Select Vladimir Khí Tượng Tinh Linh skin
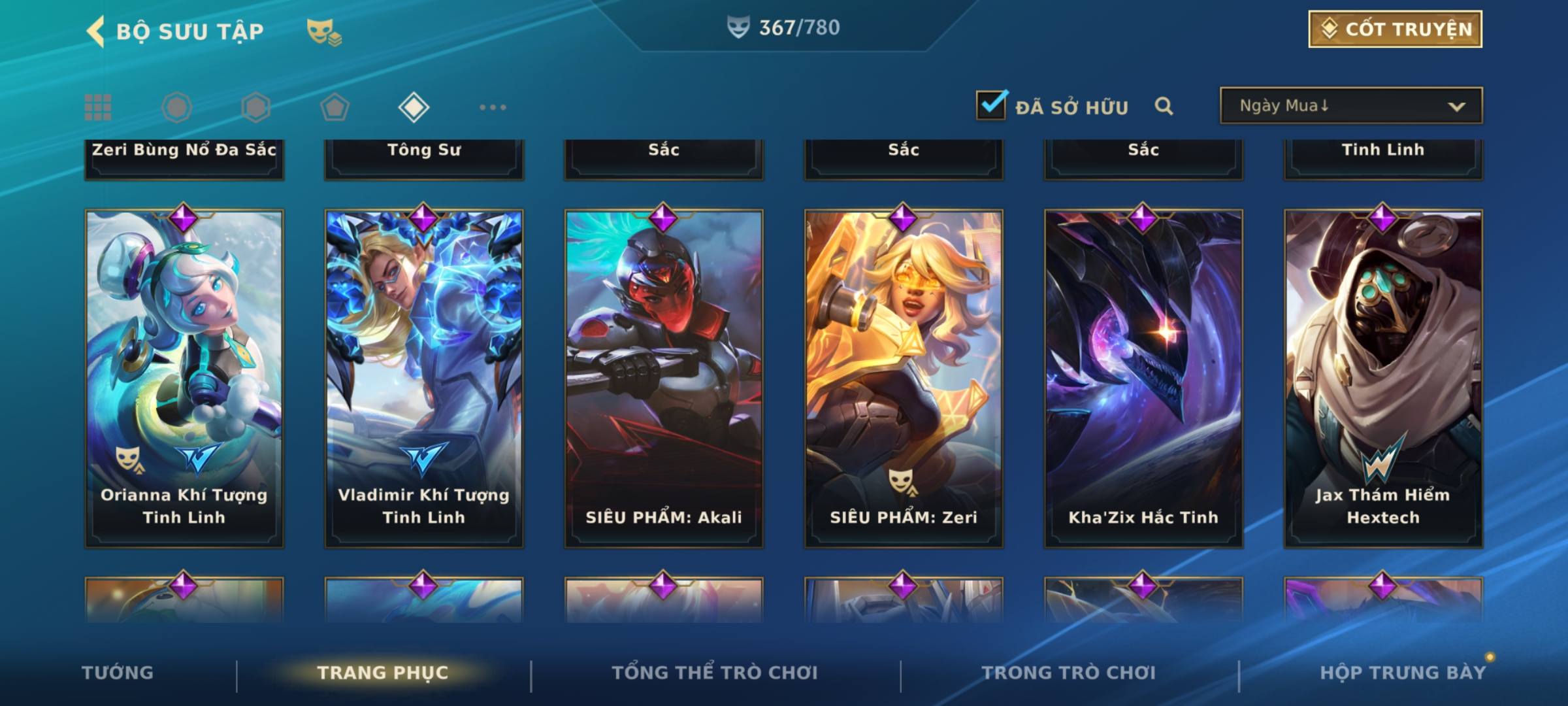 [x=424, y=378]
